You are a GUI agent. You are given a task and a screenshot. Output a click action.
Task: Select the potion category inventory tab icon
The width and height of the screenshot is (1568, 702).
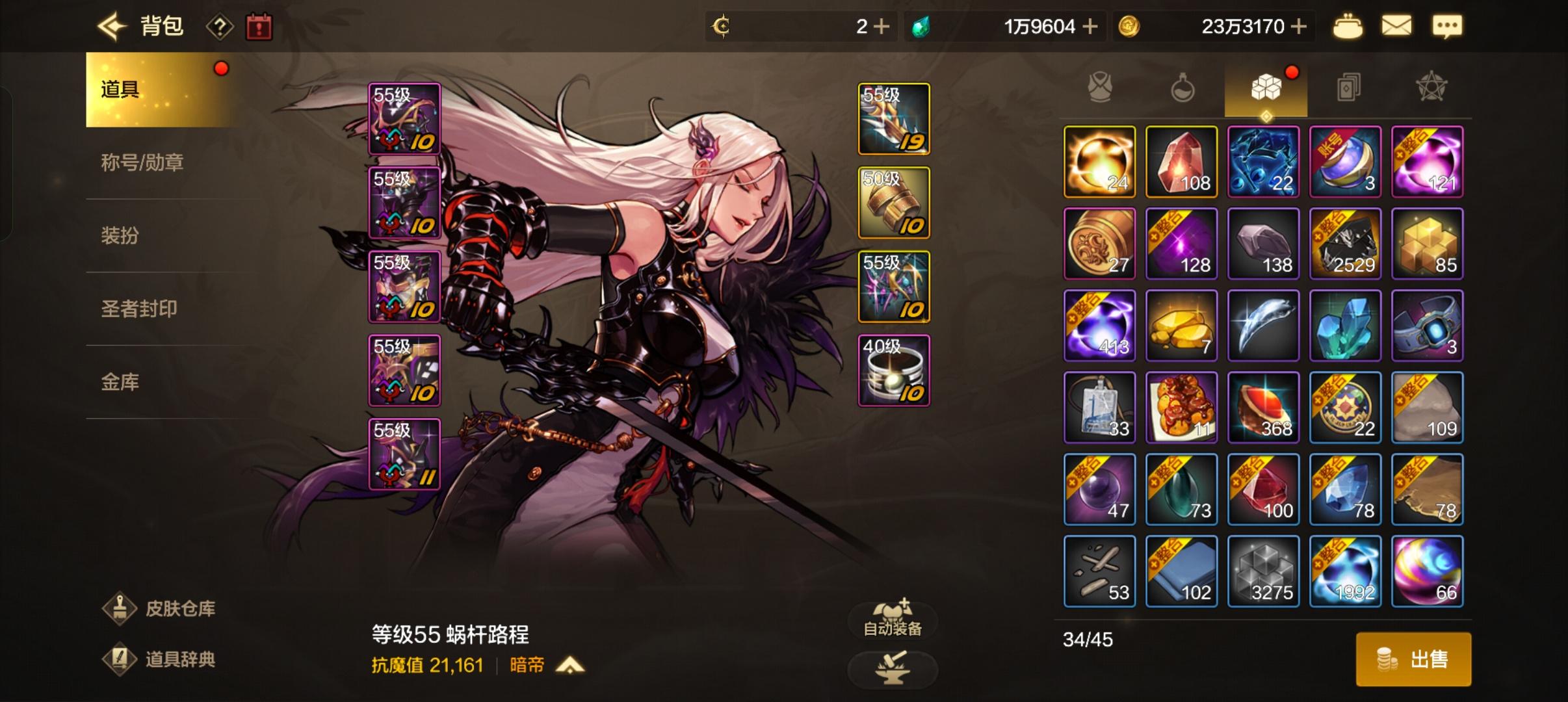[1183, 88]
